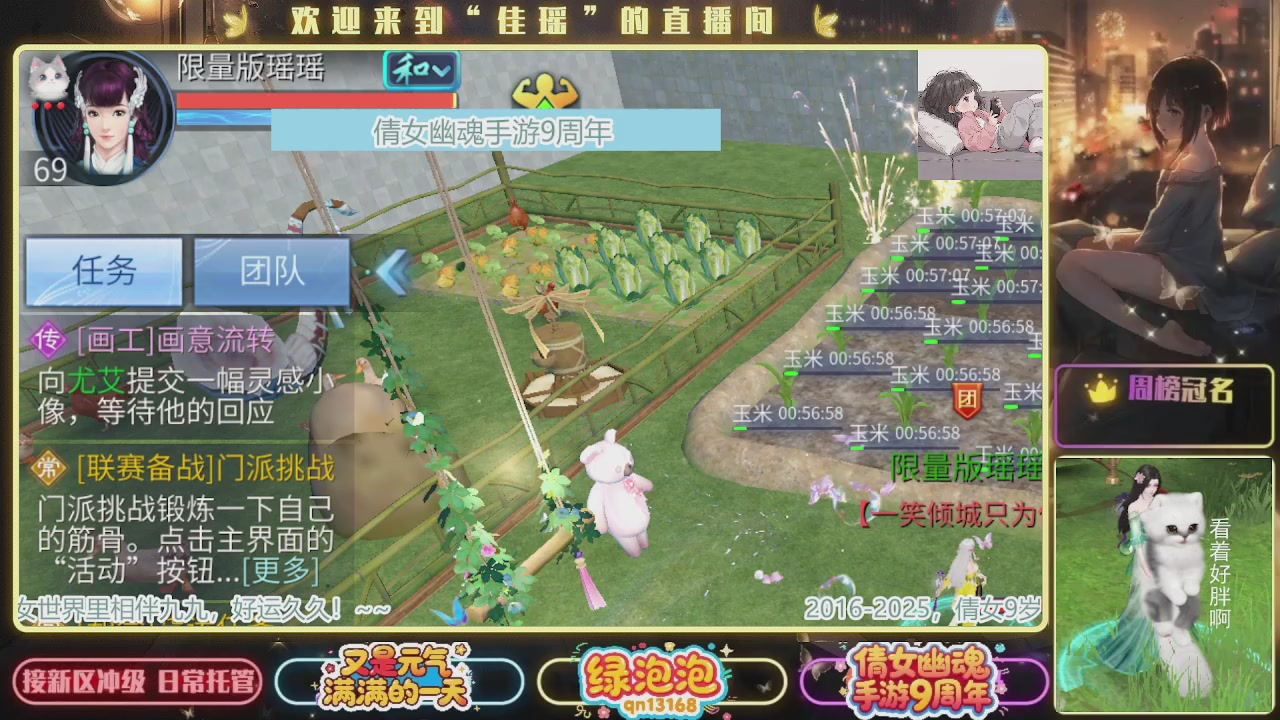Click the 限量版瑶瑶 player avatar portrait
This screenshot has height=720, width=1280.
(x=106, y=120)
